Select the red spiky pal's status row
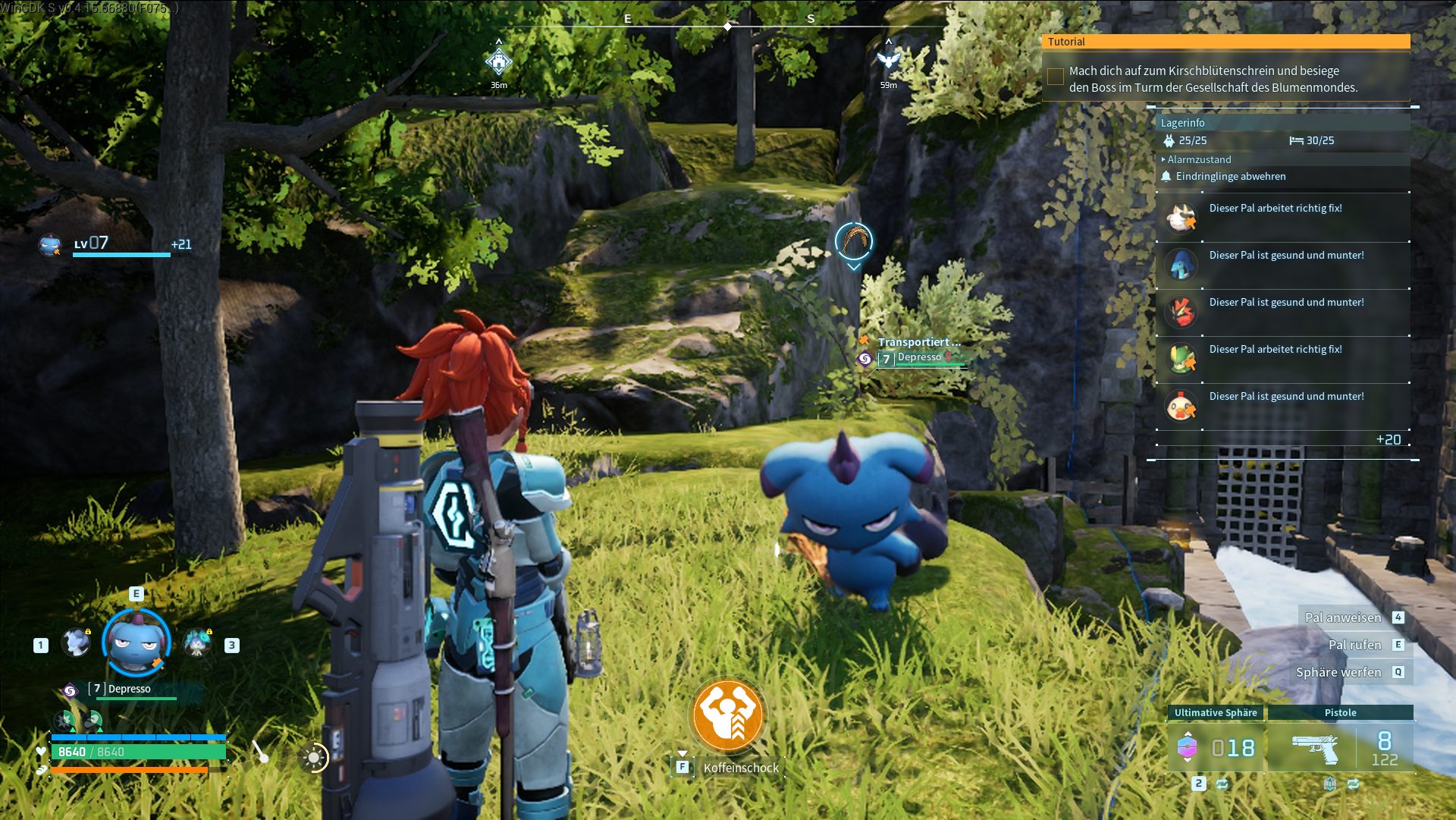This screenshot has height=820, width=1456. 1283,312
